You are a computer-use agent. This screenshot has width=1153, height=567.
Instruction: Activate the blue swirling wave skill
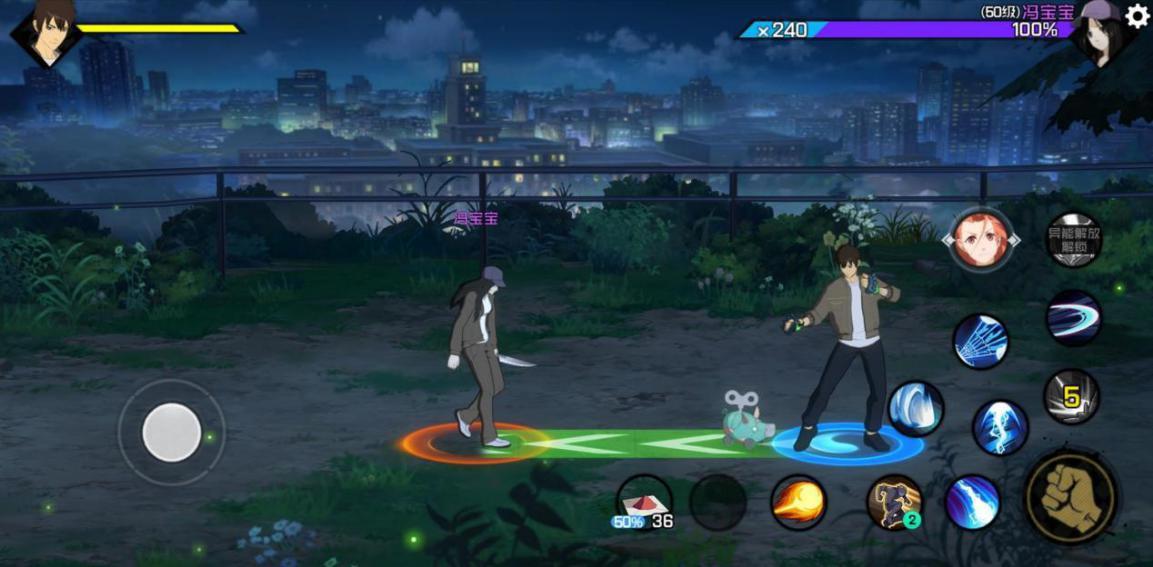[x=916, y=409]
